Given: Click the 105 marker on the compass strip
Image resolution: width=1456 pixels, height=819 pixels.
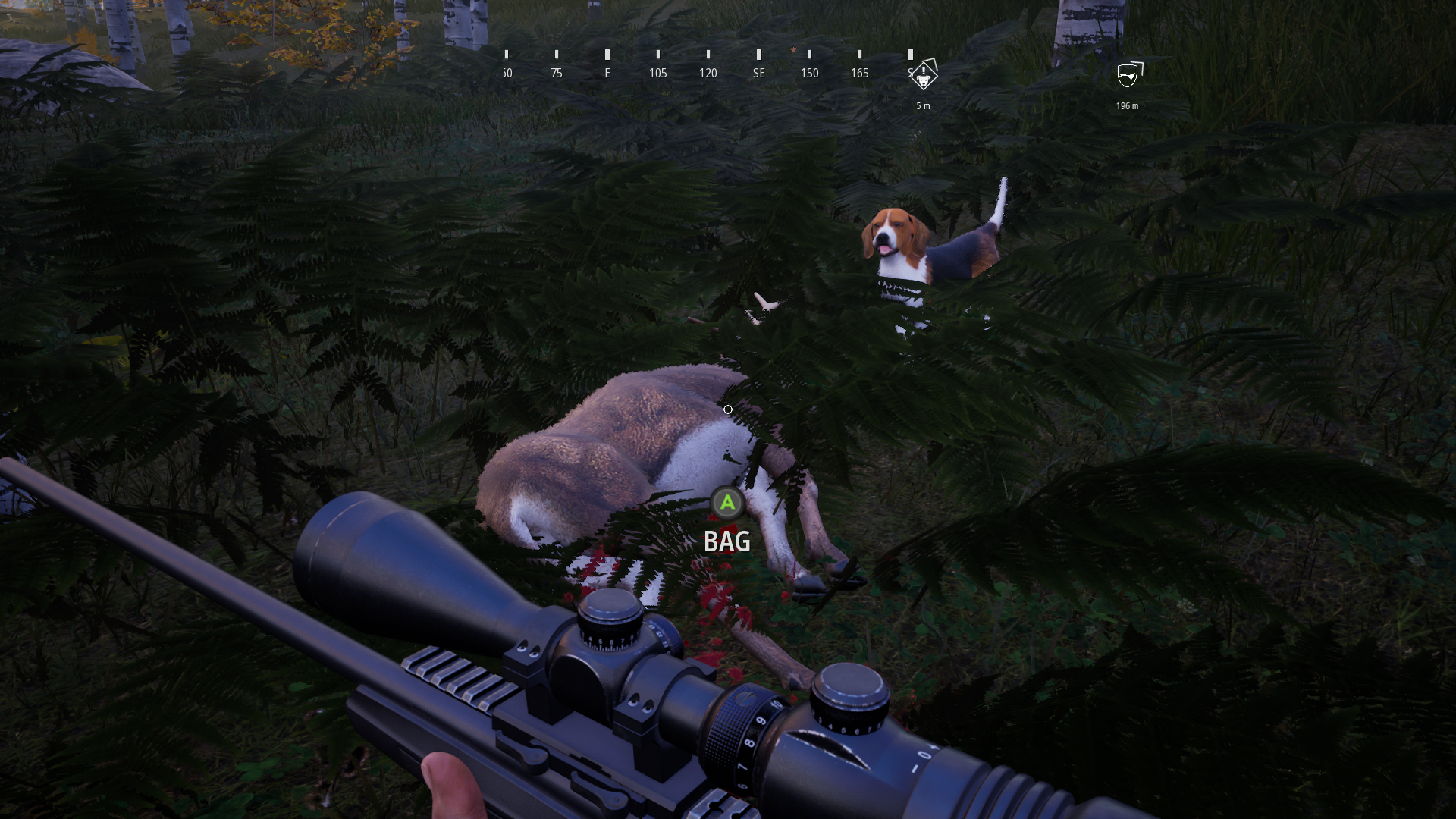Looking at the screenshot, I should (658, 73).
